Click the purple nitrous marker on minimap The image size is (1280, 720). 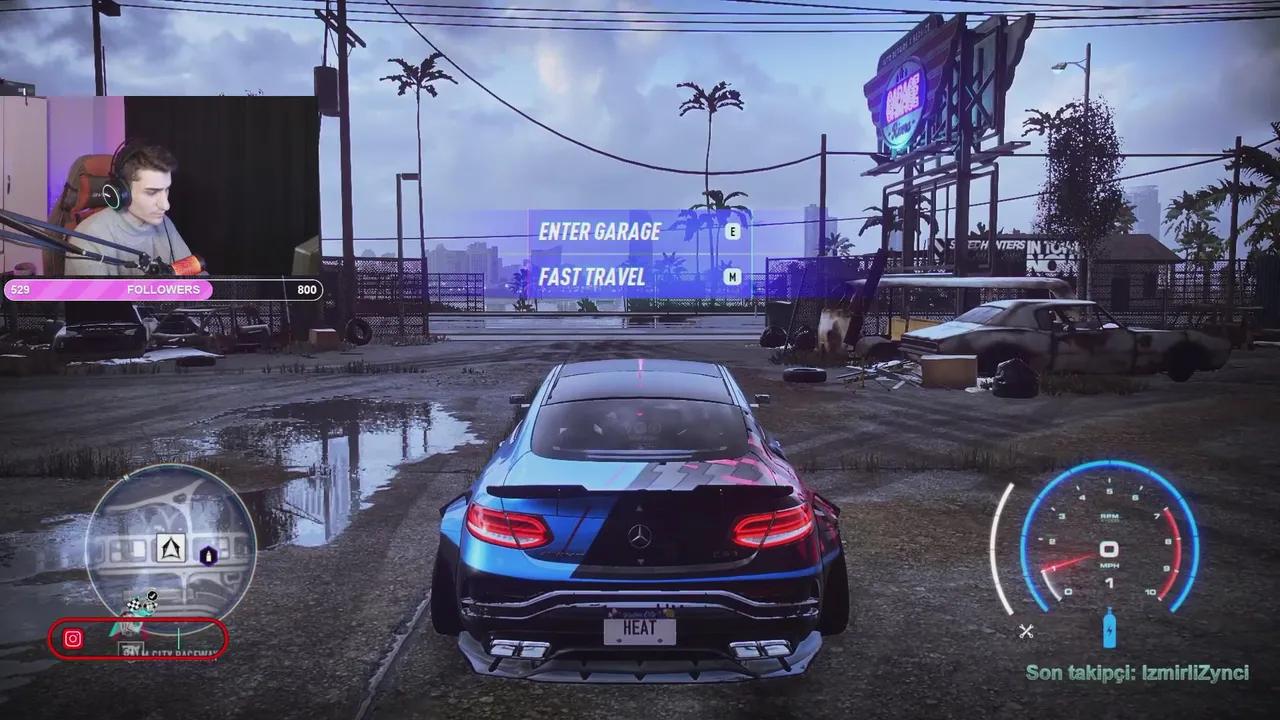[x=208, y=556]
